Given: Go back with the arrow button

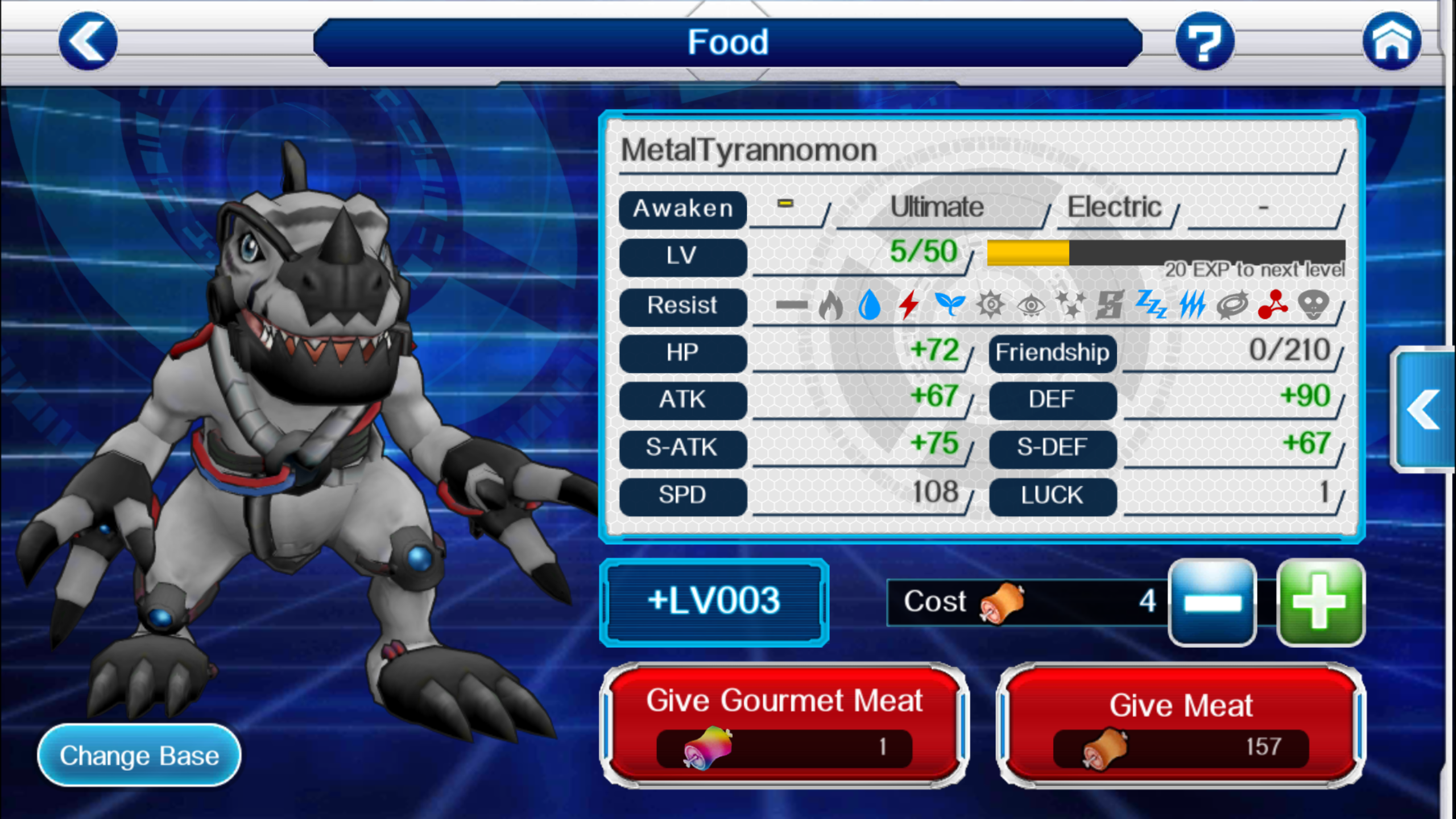Looking at the screenshot, I should (88, 42).
